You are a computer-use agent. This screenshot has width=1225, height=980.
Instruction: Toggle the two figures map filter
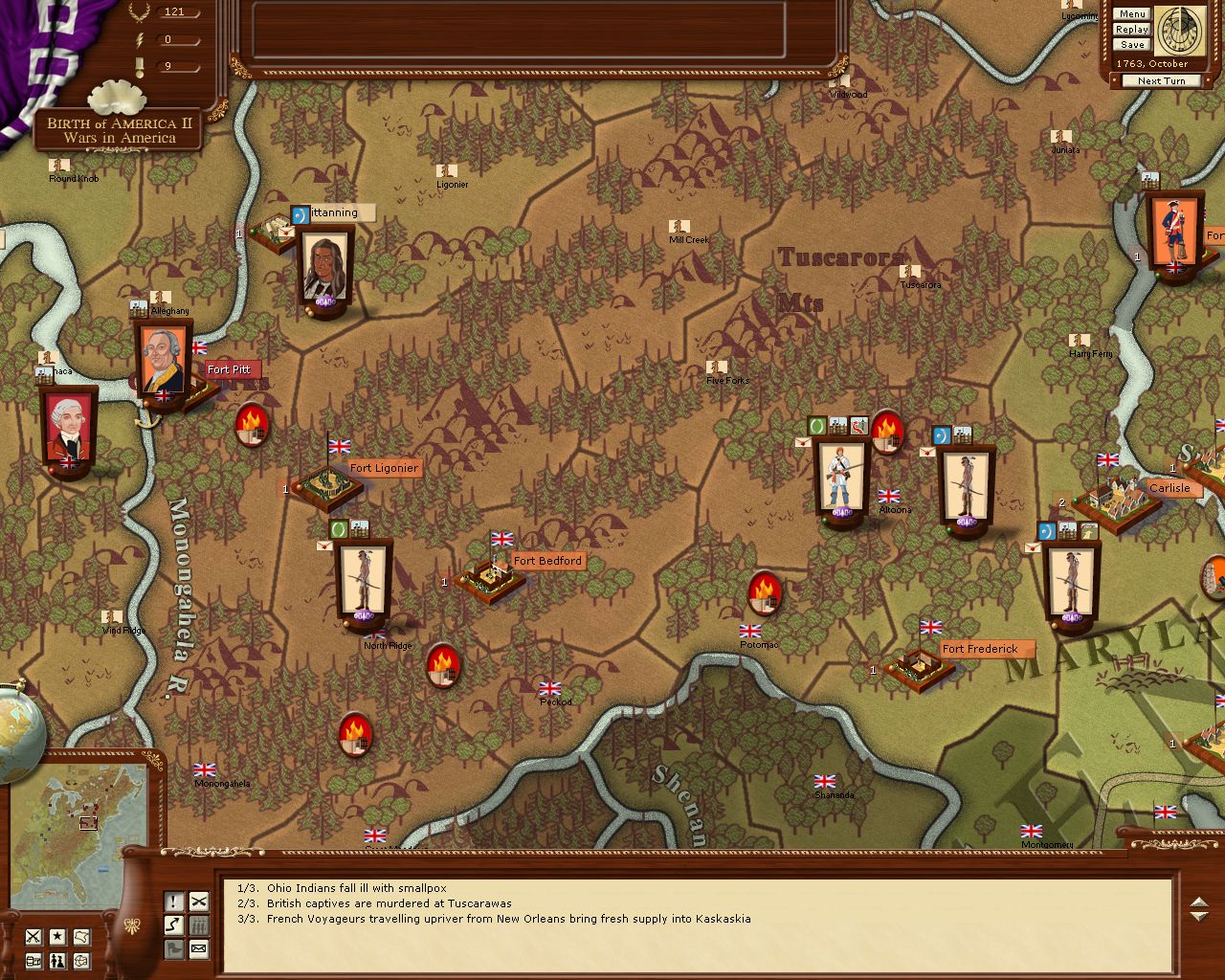[58, 961]
